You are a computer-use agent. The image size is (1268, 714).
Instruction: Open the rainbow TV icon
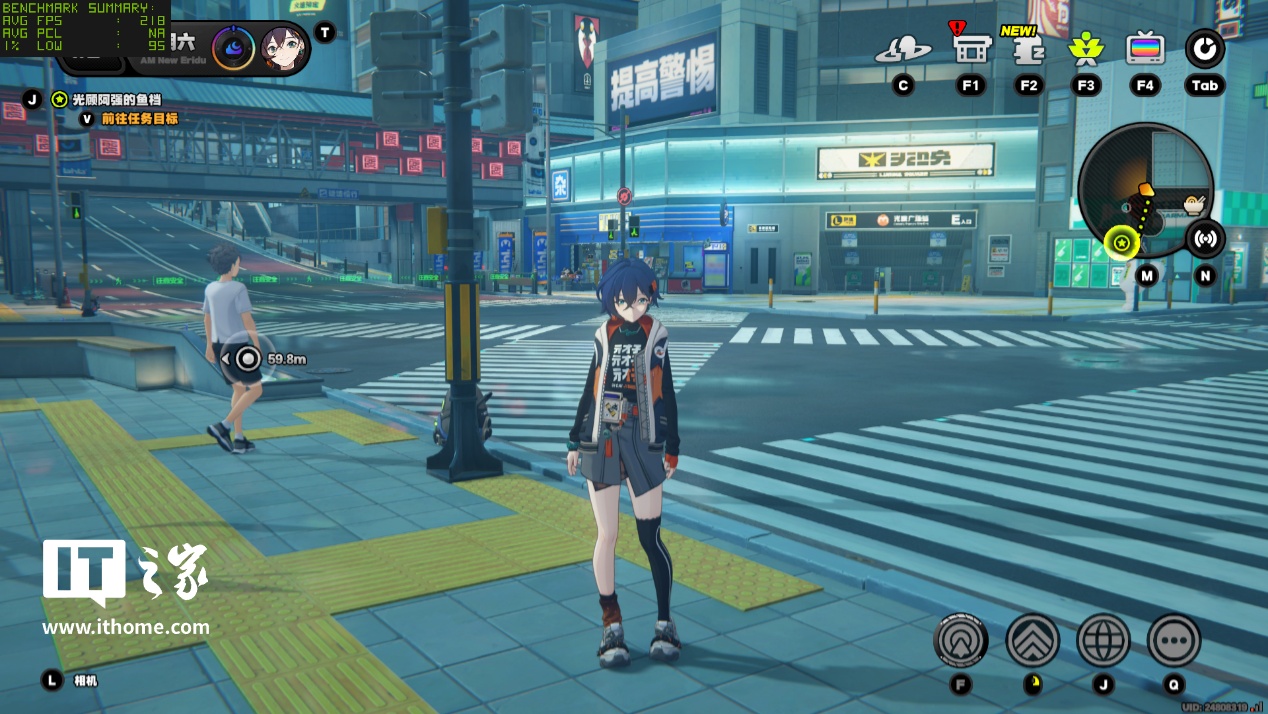[x=1145, y=48]
